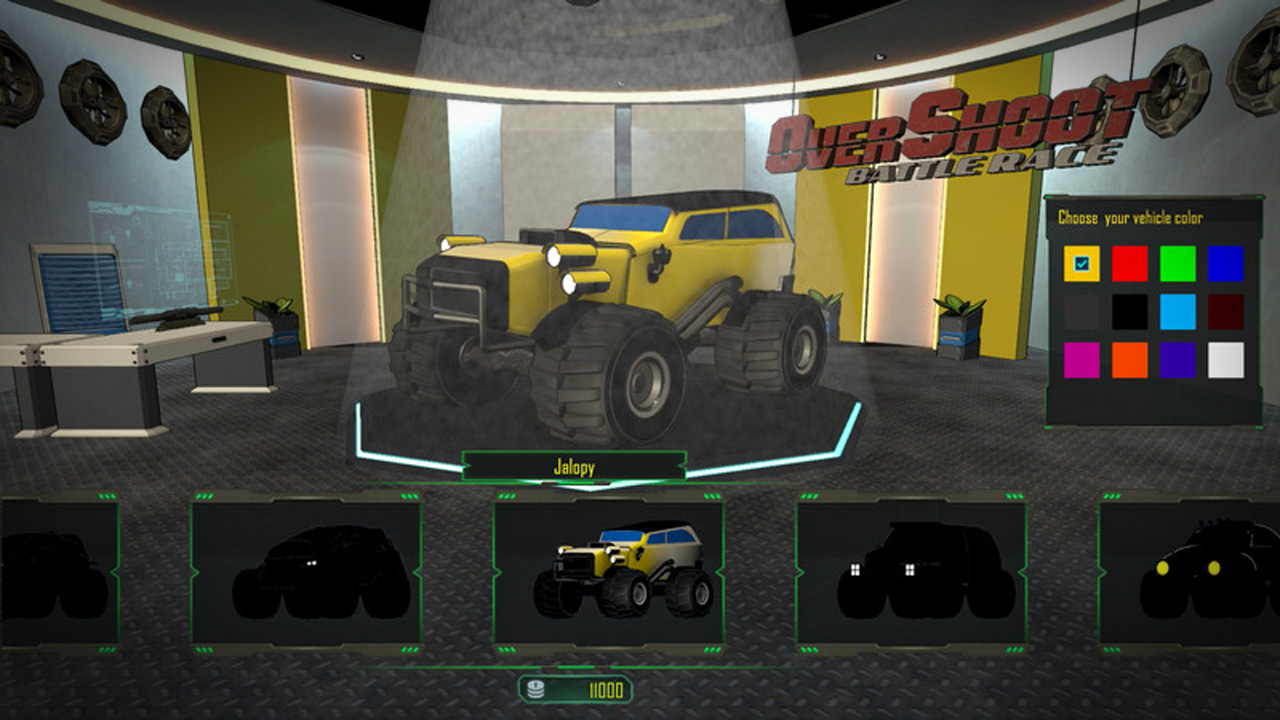The image size is (1280, 720).
Task: Pick the purple color swatch
Action: click(1177, 360)
